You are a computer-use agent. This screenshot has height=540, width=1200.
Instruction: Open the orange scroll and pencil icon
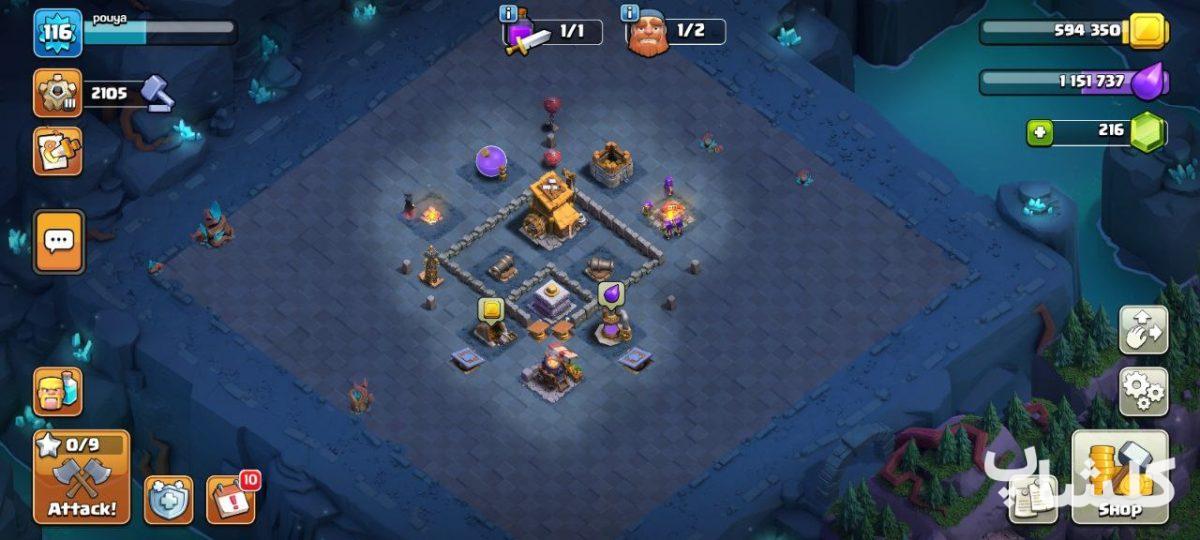(58, 151)
